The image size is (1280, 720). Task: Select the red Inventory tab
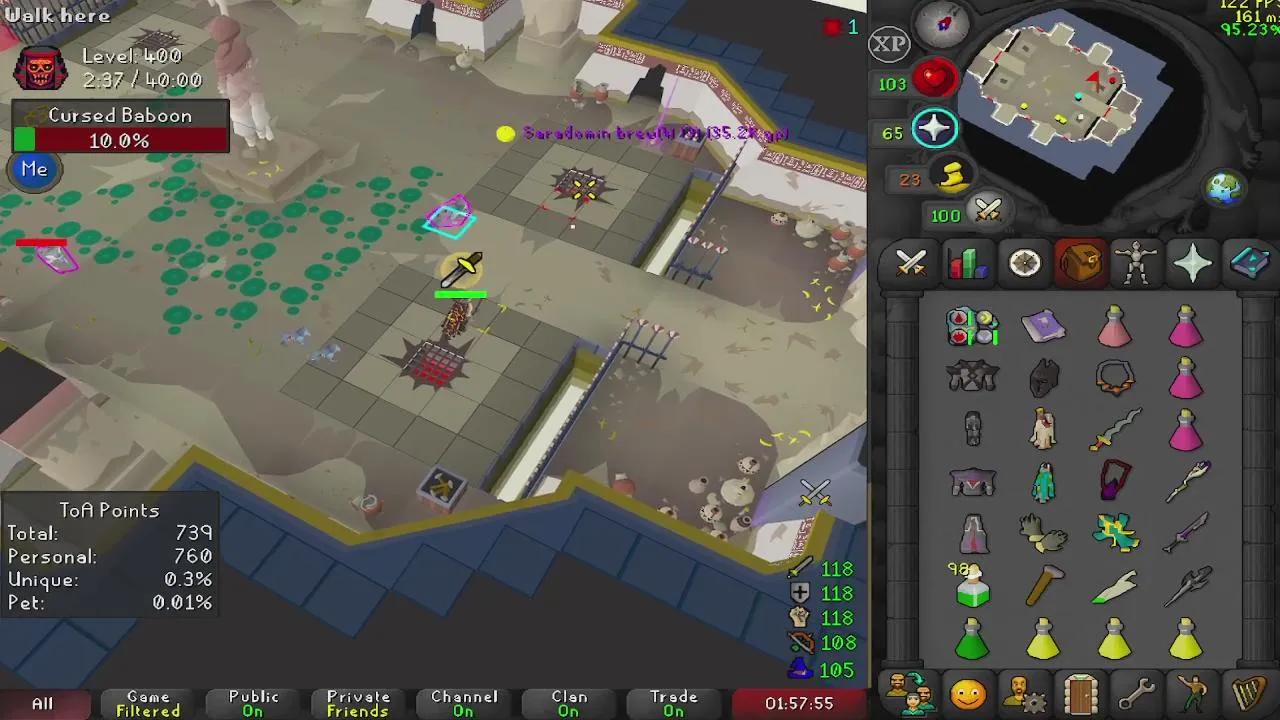(x=1080, y=263)
